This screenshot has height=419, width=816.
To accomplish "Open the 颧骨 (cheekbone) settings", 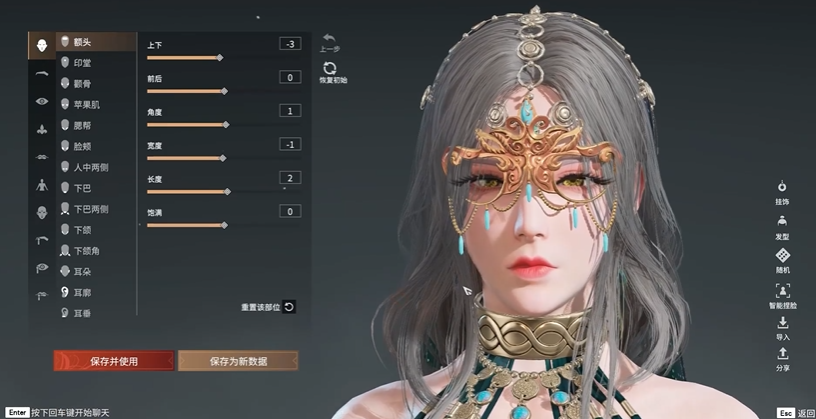I will [83, 84].
